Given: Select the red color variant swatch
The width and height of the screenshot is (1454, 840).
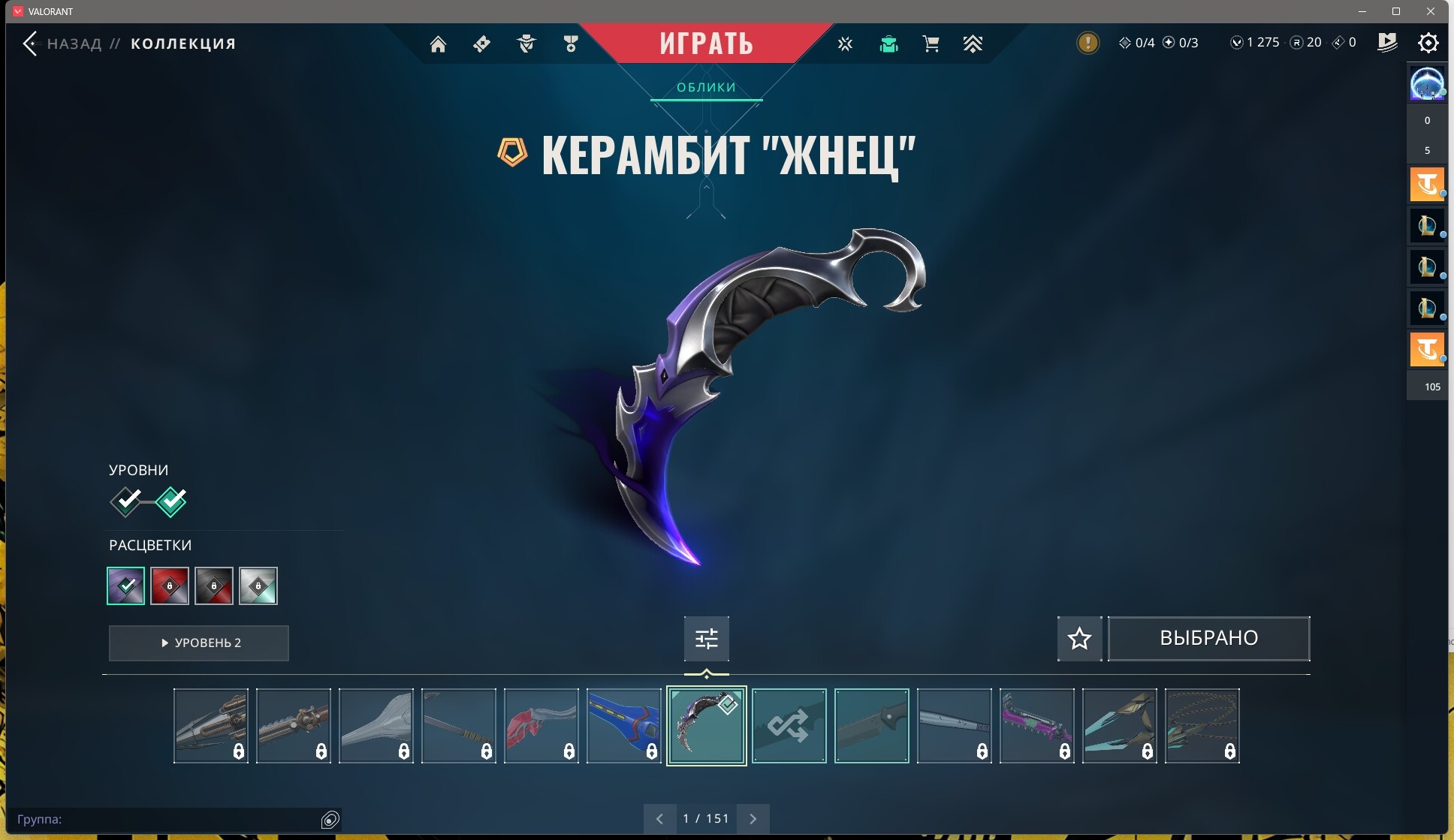Looking at the screenshot, I should [170, 586].
